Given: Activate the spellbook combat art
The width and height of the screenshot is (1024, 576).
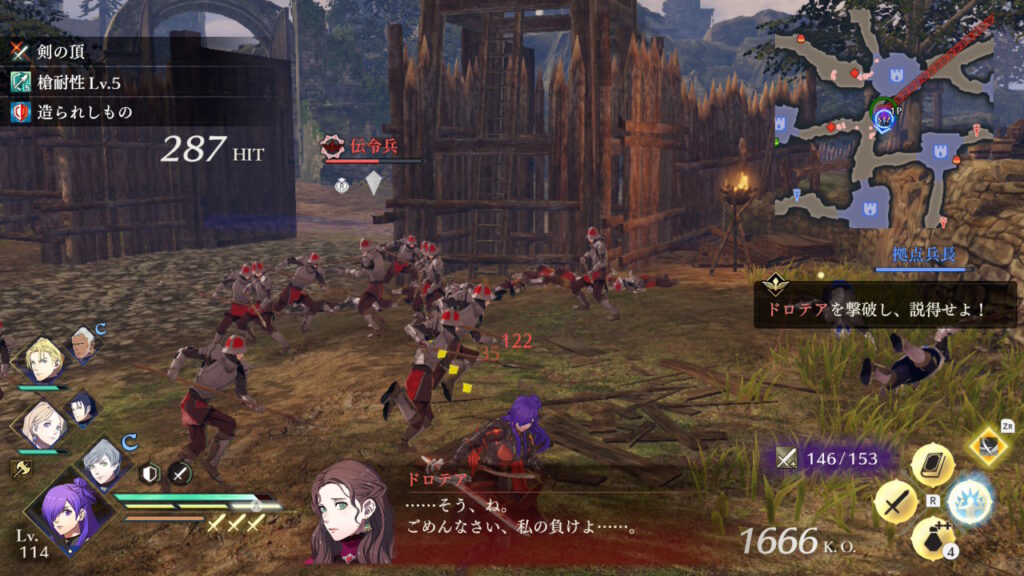Looking at the screenshot, I should pos(931,464).
